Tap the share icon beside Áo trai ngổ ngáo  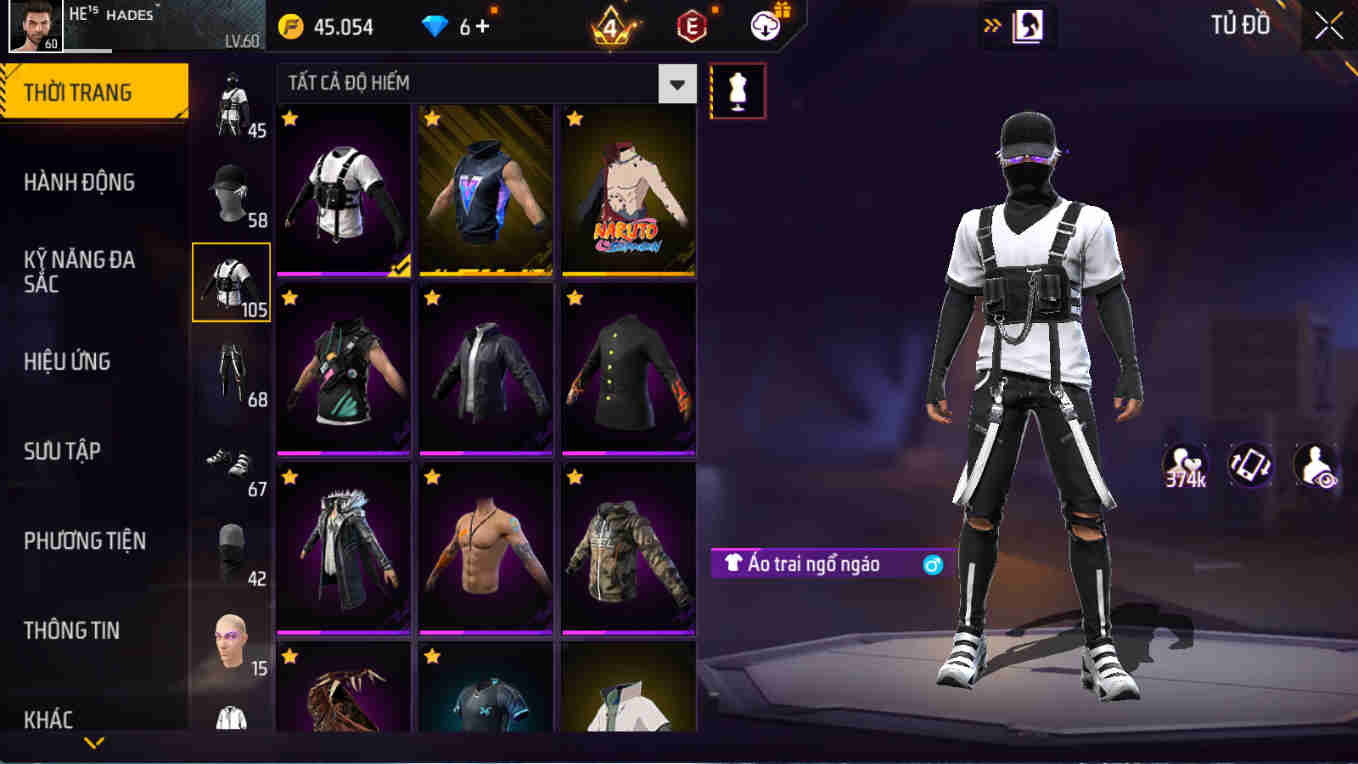tap(932, 564)
